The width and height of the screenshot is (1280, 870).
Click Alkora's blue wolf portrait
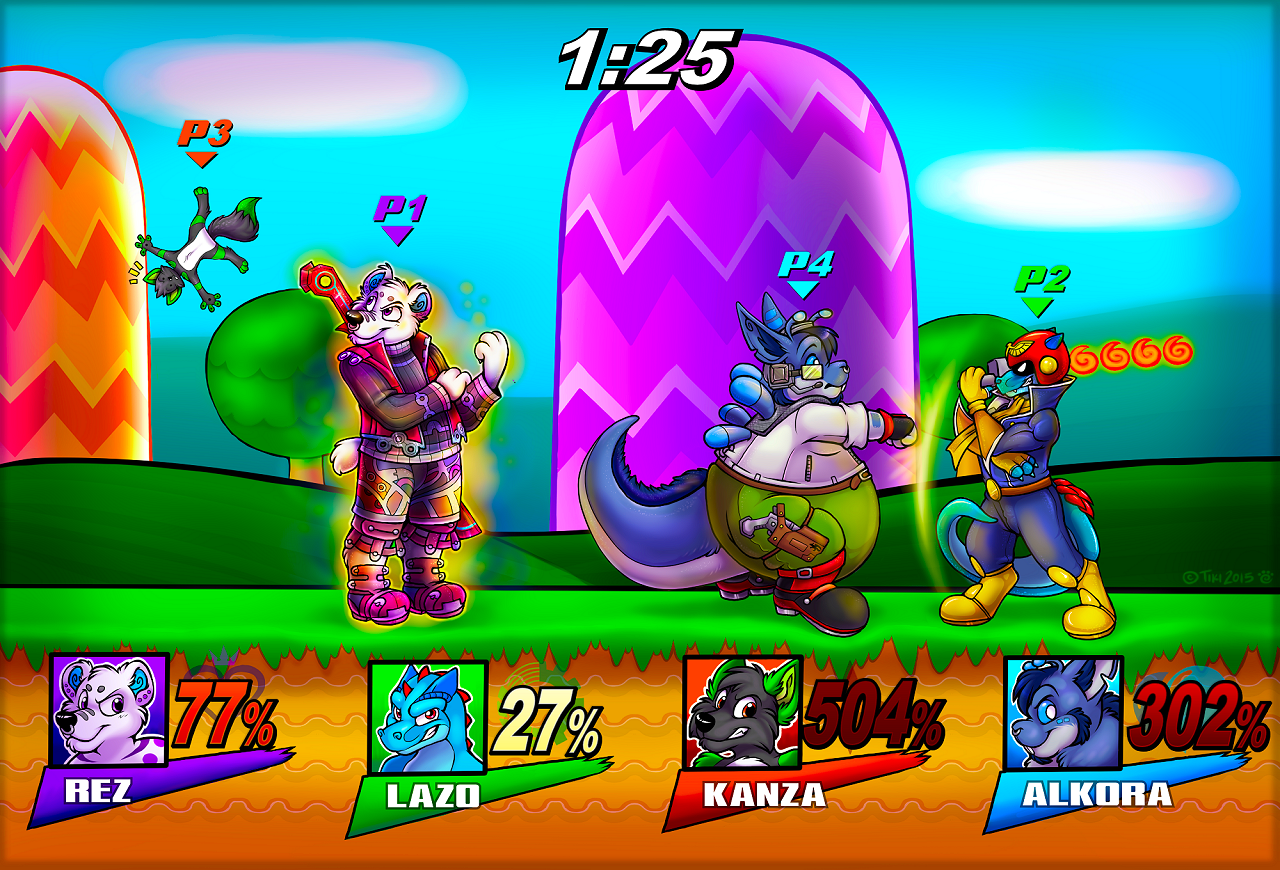click(x=1063, y=713)
